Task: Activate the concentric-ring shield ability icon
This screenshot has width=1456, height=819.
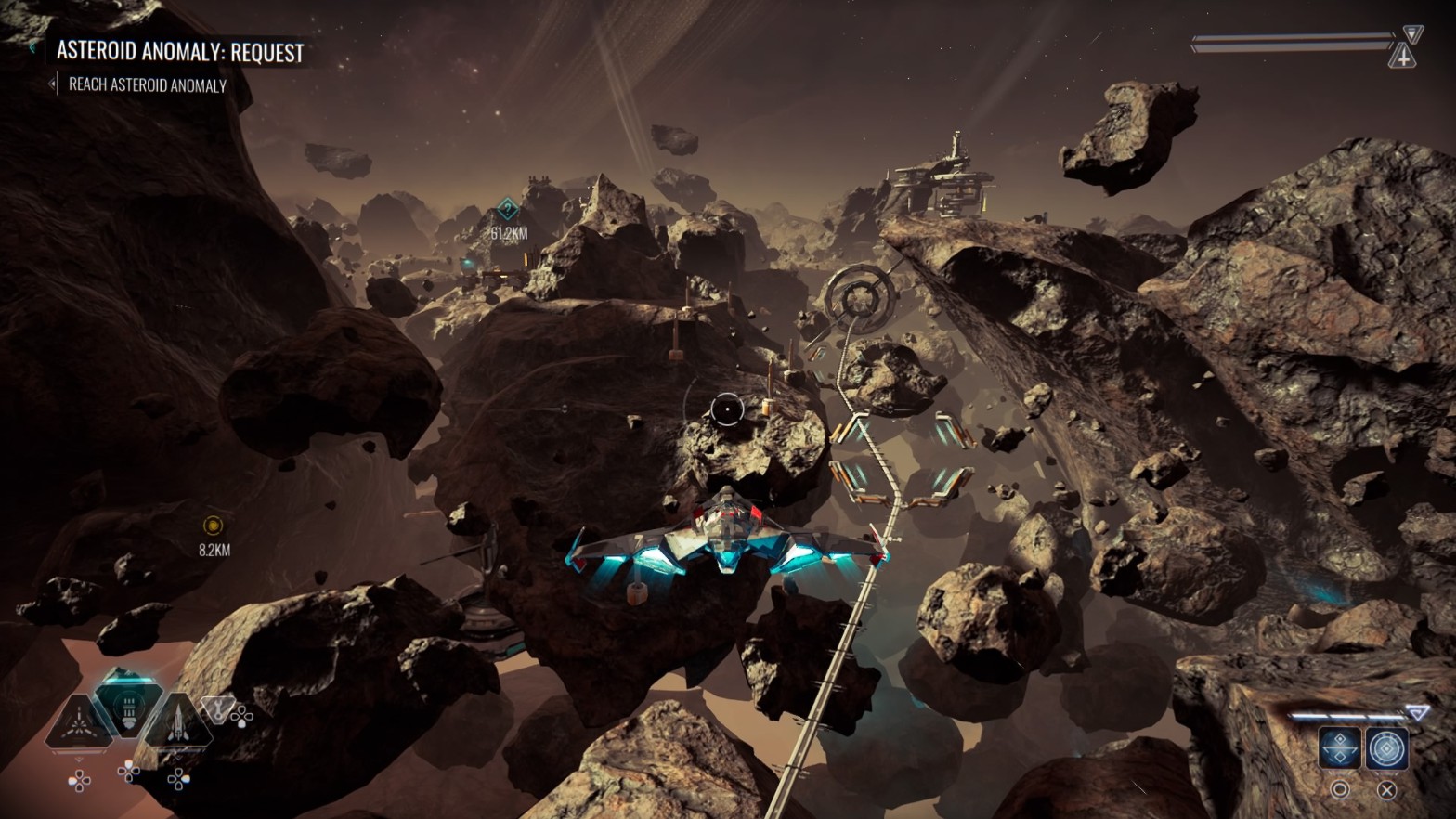Action: point(1386,748)
